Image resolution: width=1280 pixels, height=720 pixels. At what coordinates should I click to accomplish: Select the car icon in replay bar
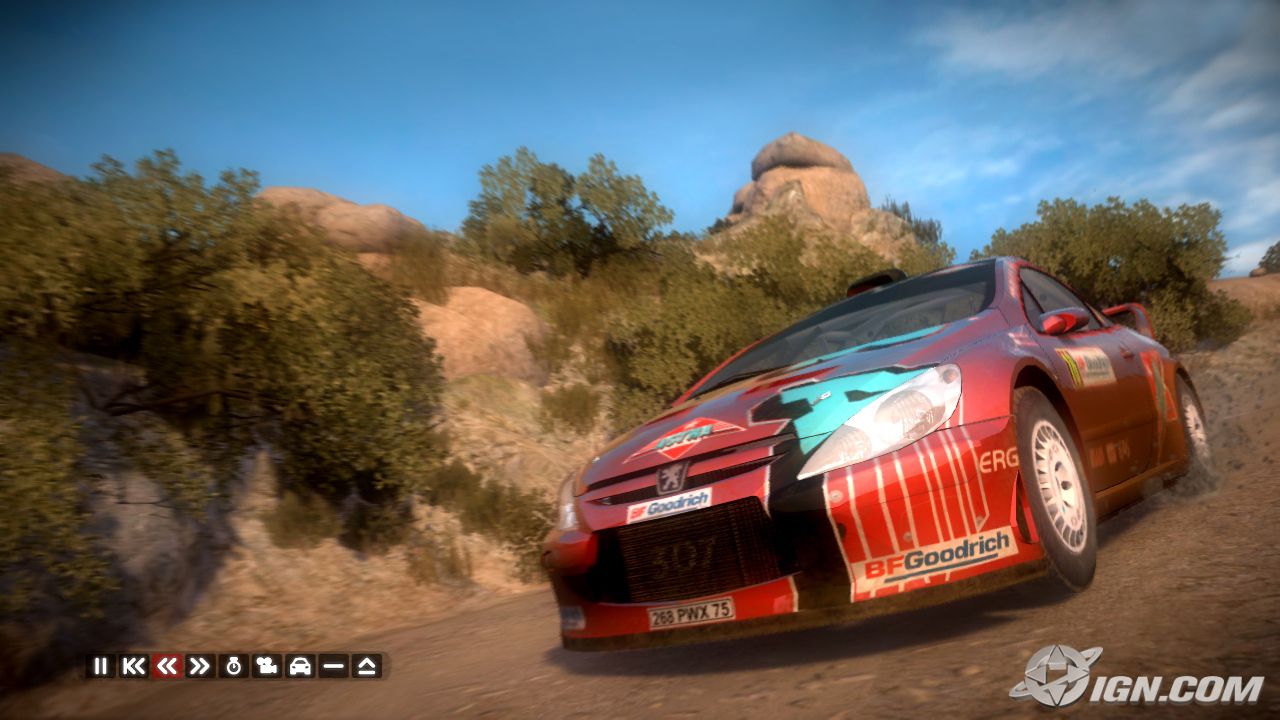pyautogui.click(x=300, y=666)
